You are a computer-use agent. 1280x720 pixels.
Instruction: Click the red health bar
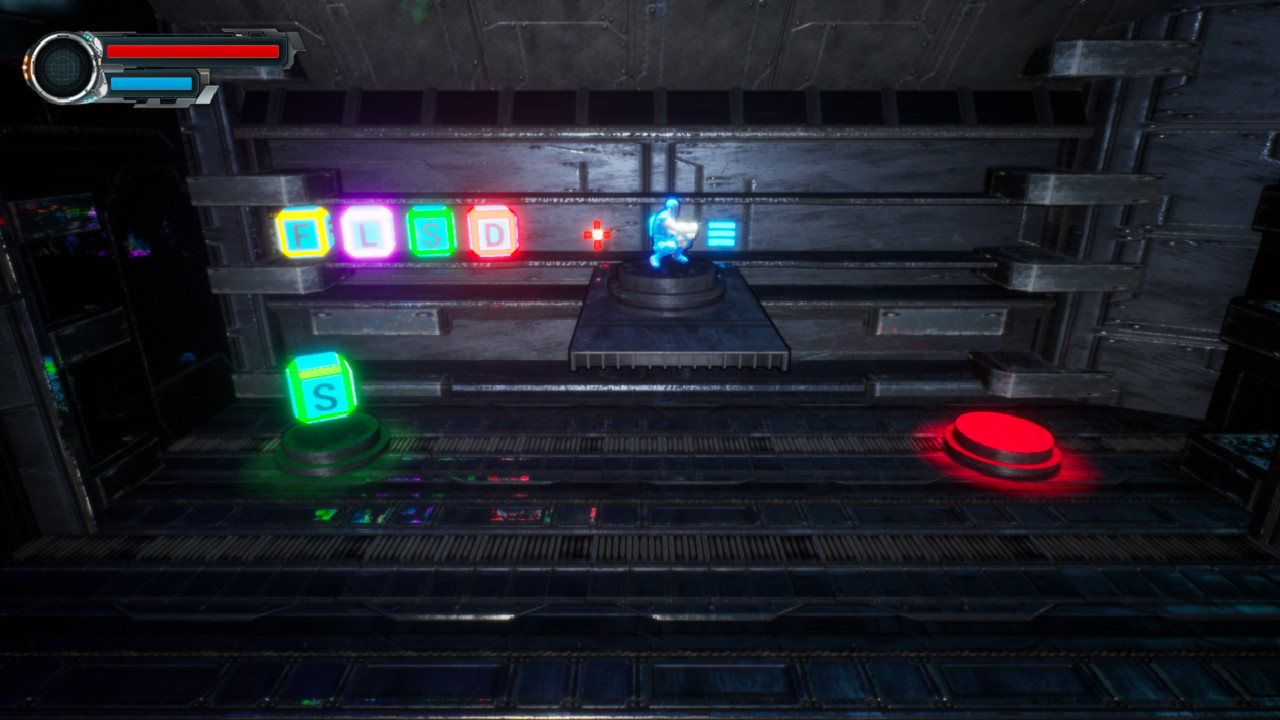coord(195,51)
